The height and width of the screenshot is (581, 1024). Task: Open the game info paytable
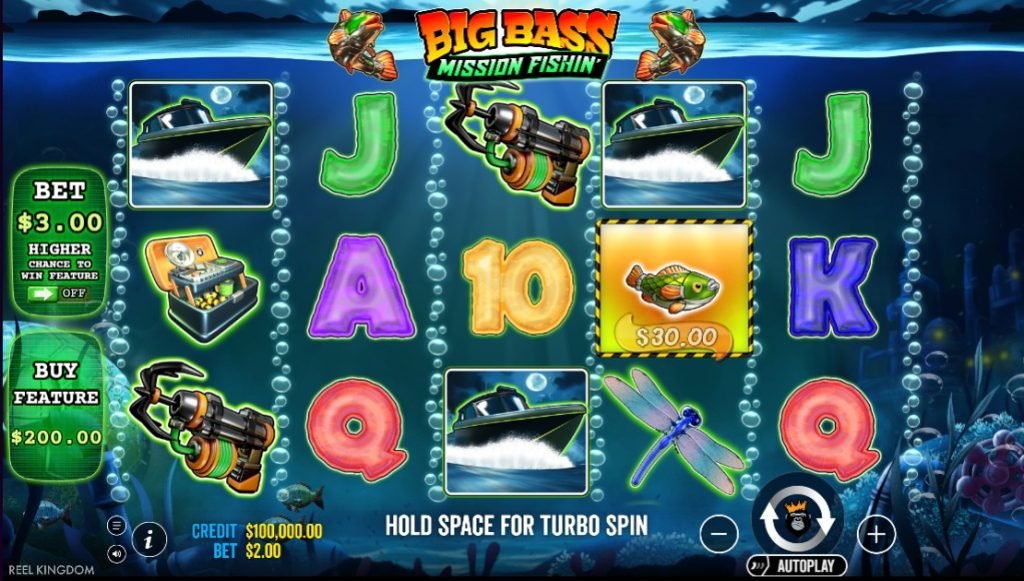(148, 539)
